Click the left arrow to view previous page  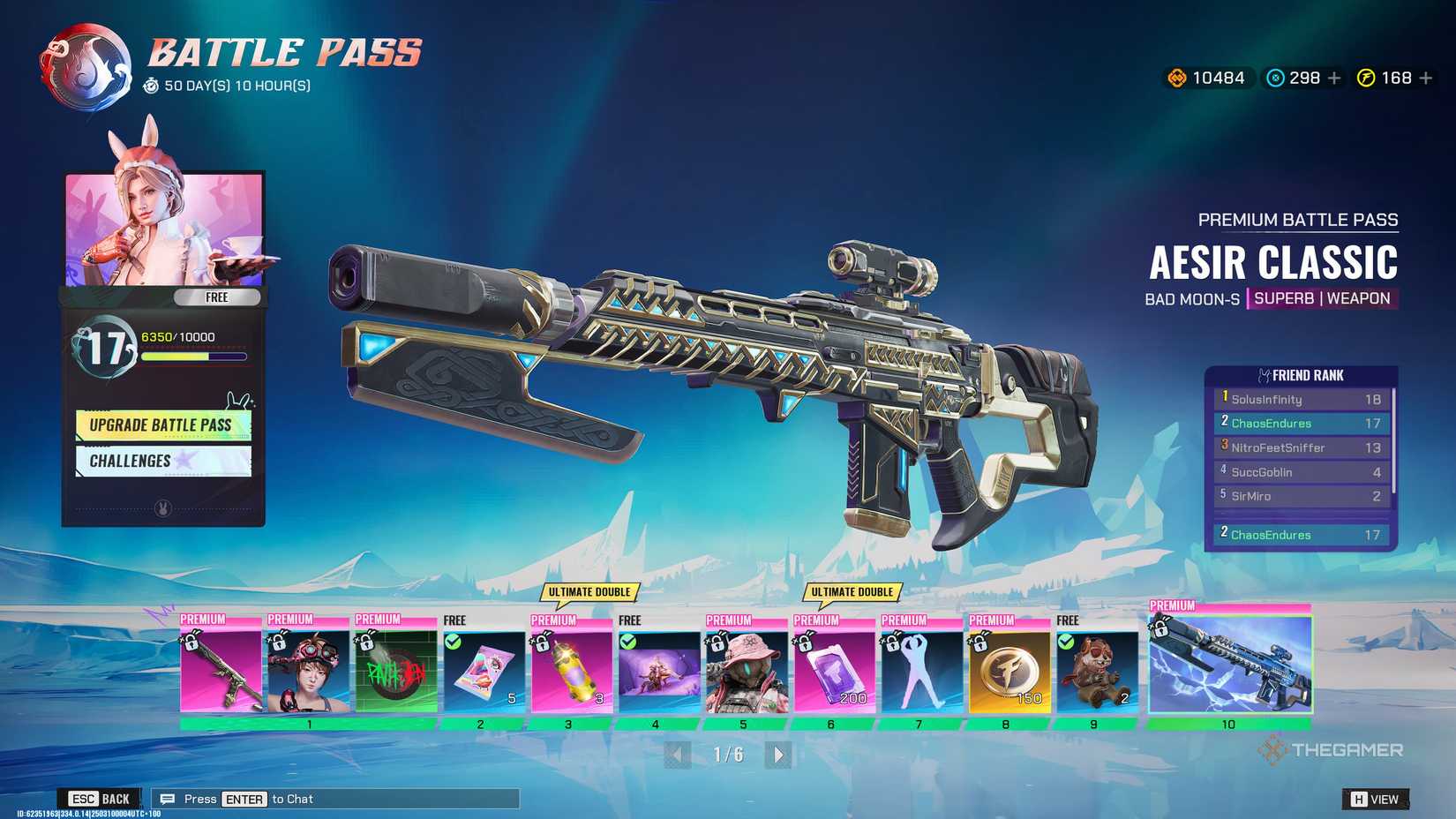676,755
